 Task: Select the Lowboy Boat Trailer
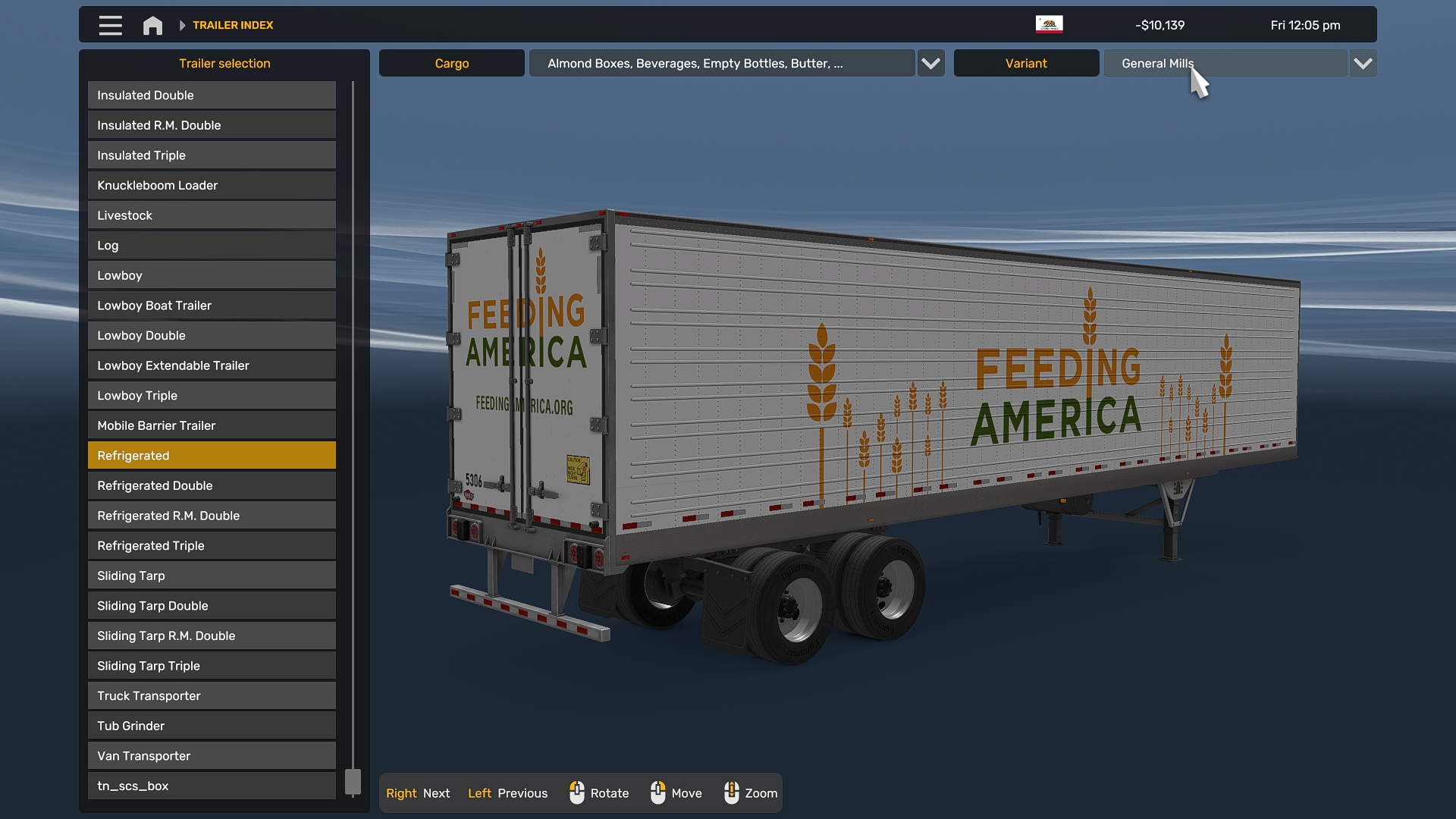coord(212,306)
